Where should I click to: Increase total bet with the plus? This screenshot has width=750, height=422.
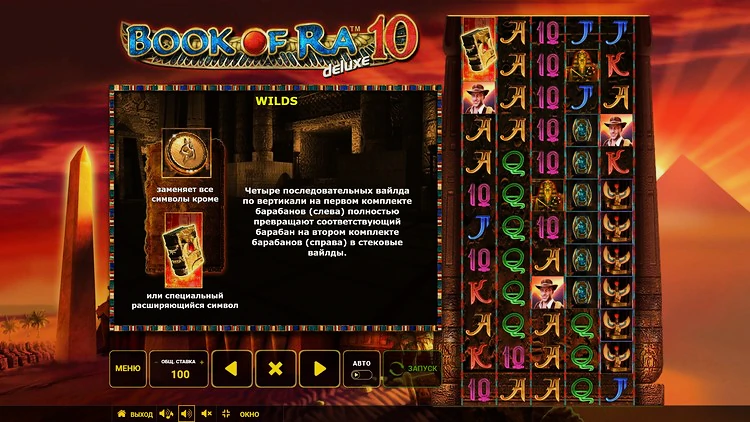pyautogui.click(x=202, y=360)
